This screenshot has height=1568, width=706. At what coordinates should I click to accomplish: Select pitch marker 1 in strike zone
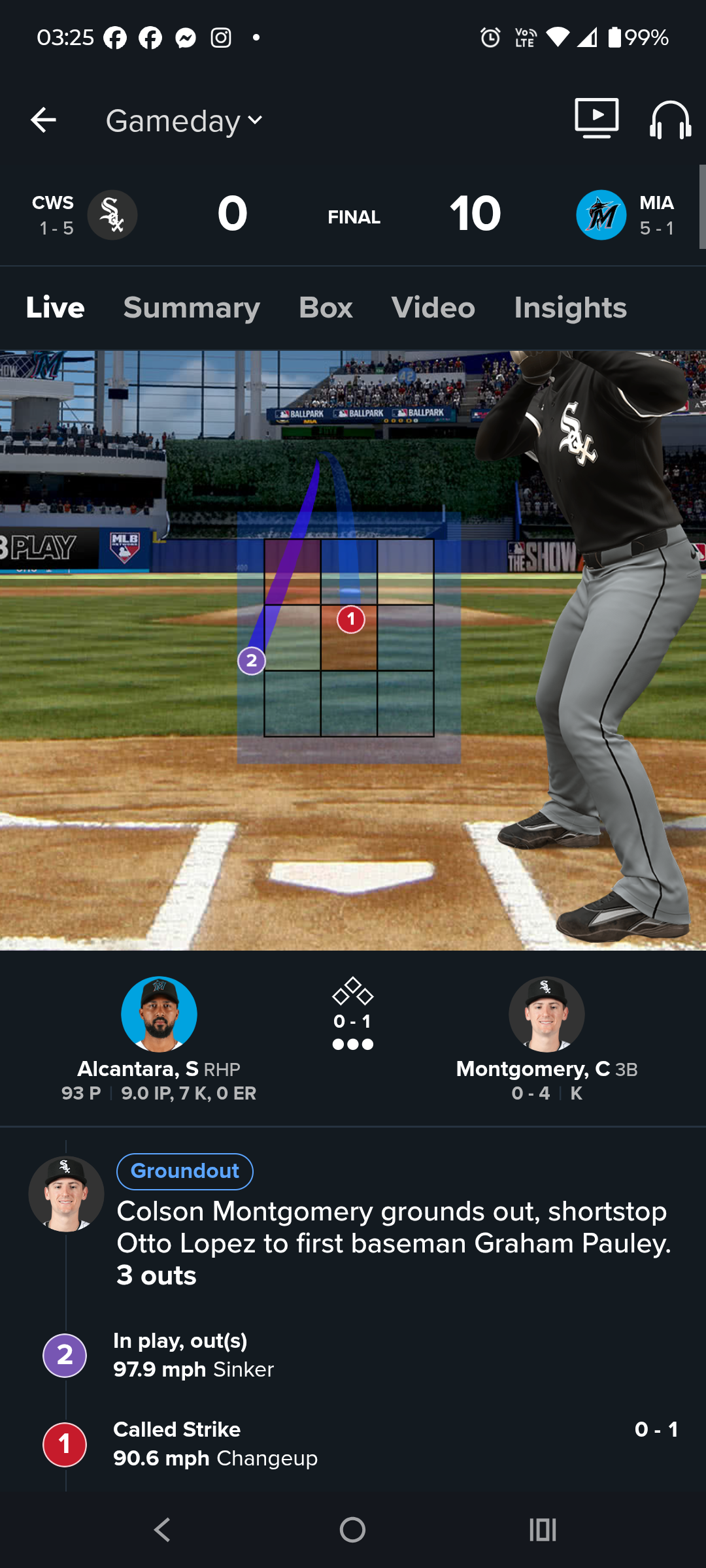351,619
